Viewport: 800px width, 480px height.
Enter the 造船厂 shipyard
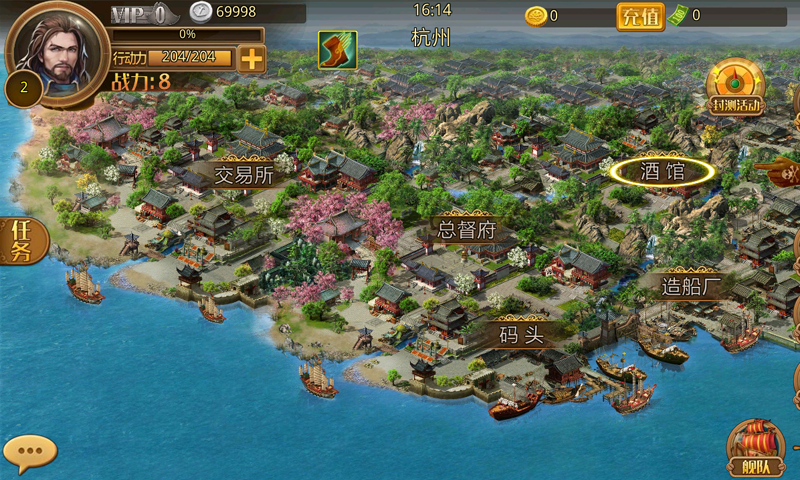coord(691,285)
